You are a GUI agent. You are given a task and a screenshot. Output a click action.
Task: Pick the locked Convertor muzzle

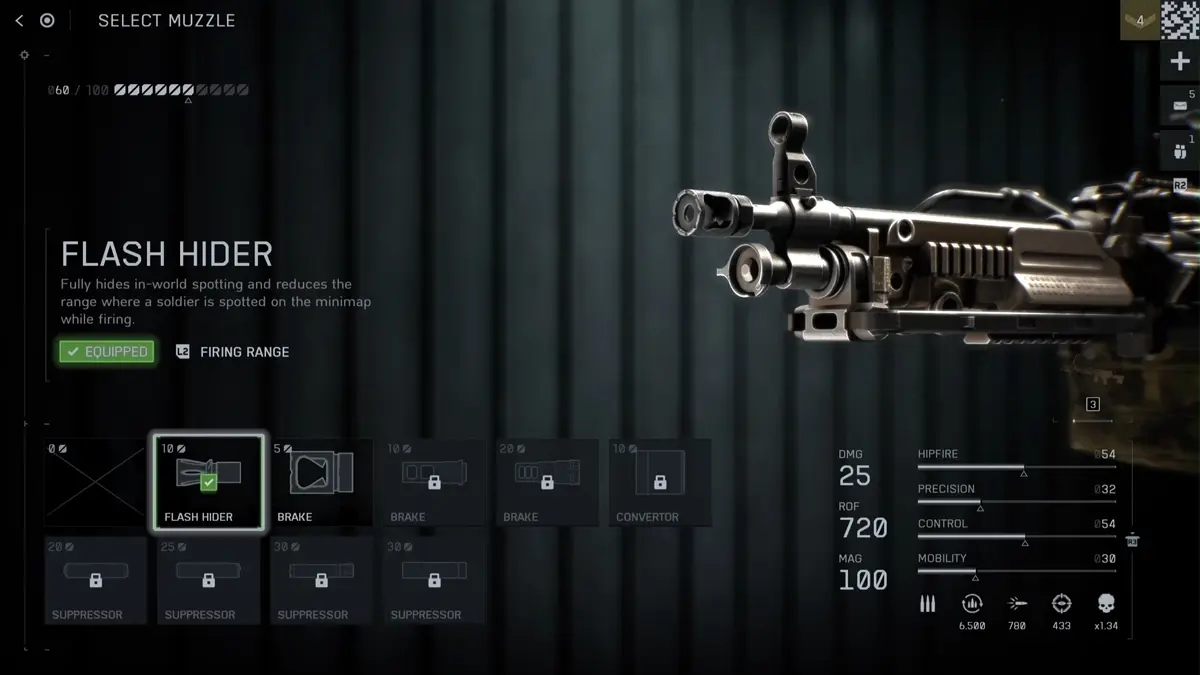(x=660, y=482)
